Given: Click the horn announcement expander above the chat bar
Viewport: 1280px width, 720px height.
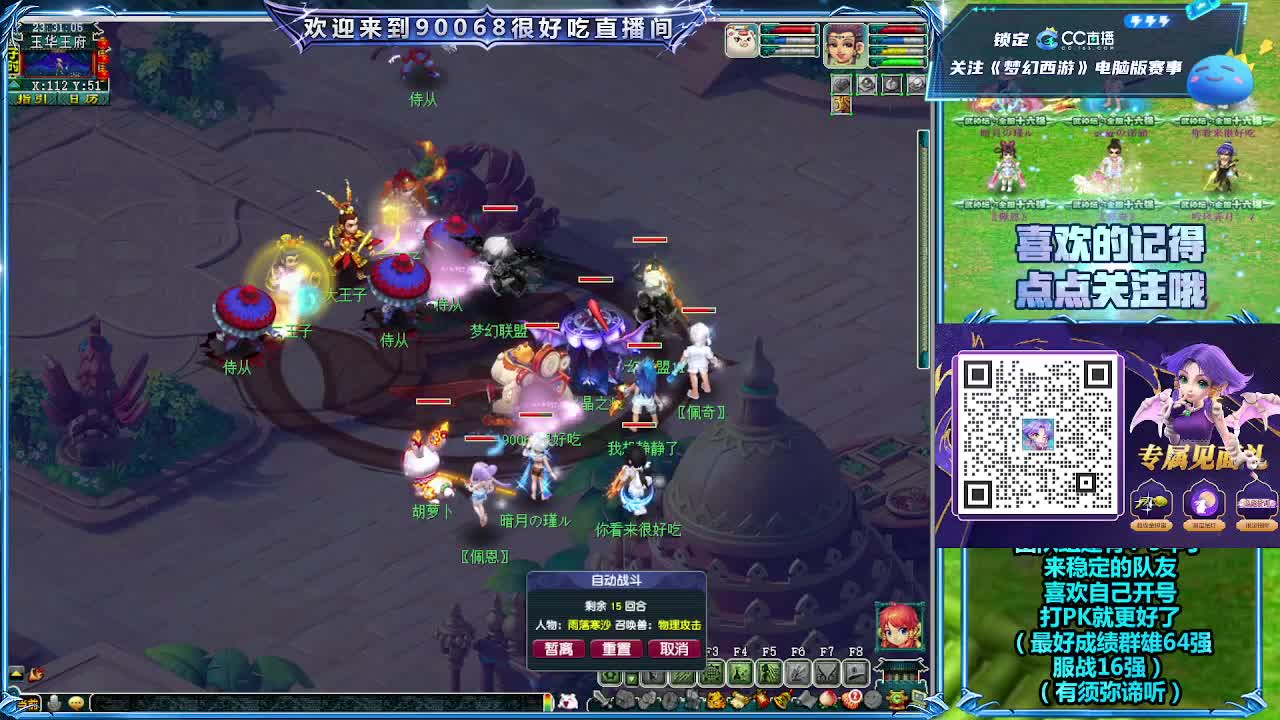Looking at the screenshot, I should (36, 672).
